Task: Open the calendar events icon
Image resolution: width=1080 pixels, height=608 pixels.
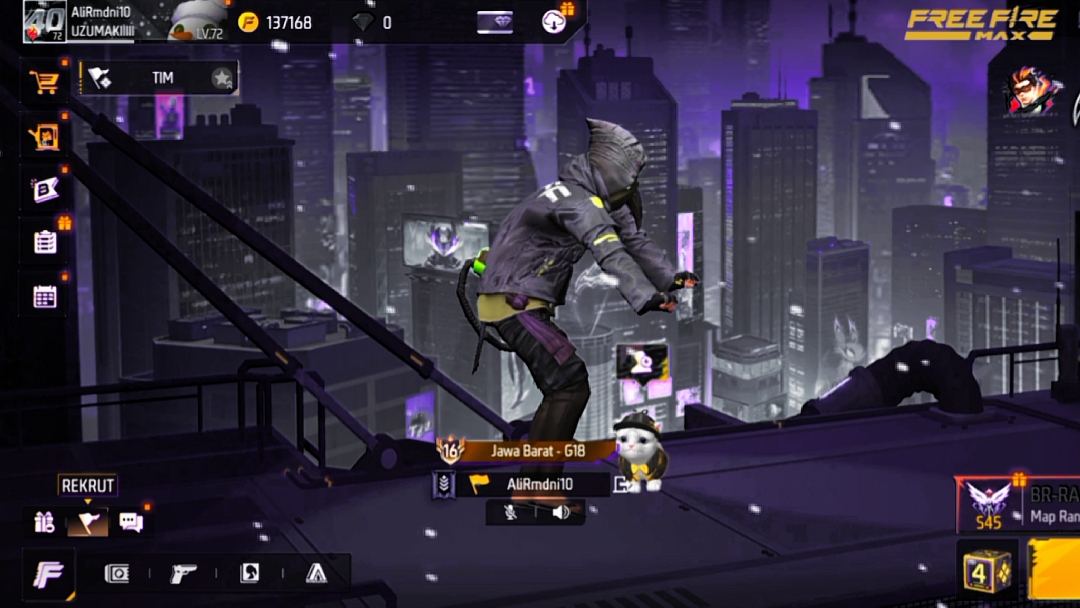Action: (45, 296)
